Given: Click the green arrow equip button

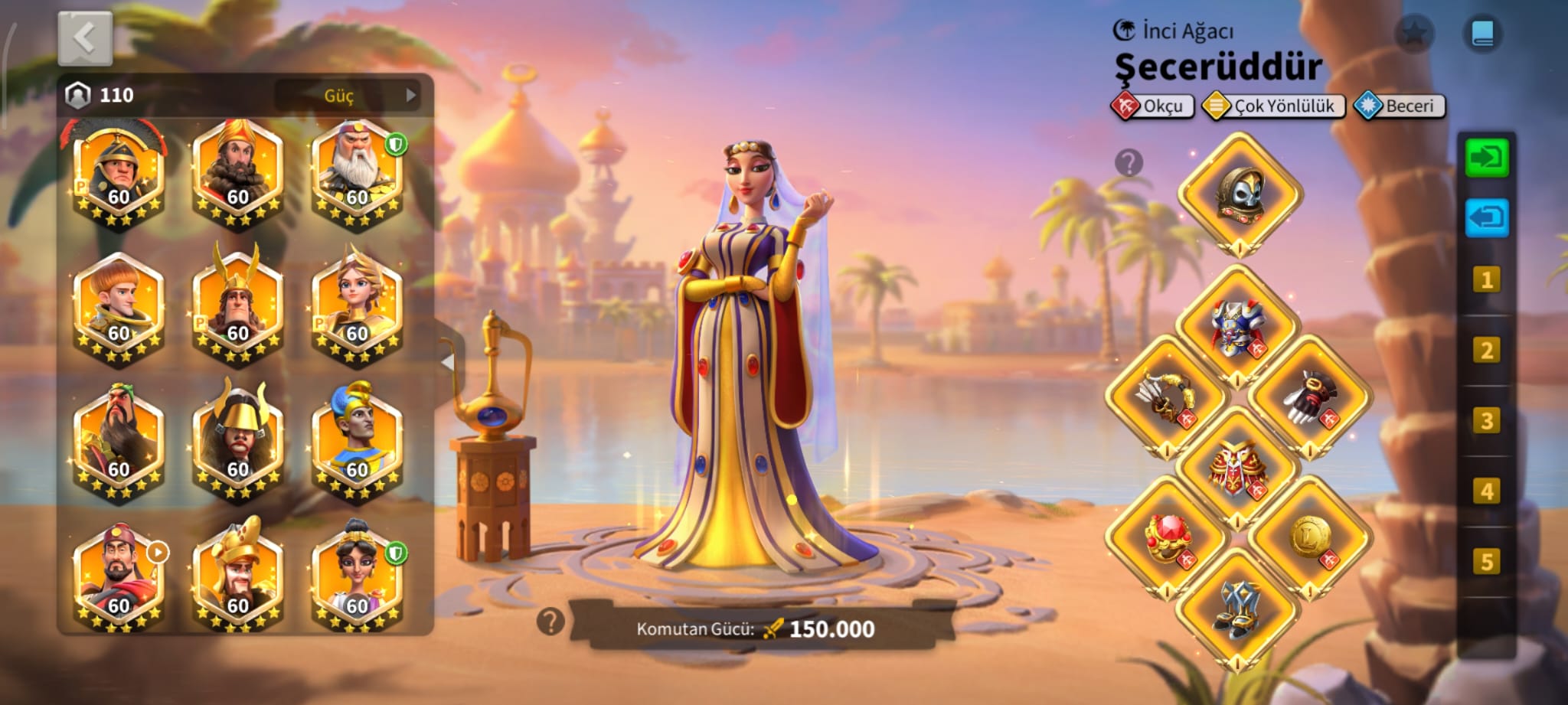Looking at the screenshot, I should pyautogui.click(x=1486, y=158).
